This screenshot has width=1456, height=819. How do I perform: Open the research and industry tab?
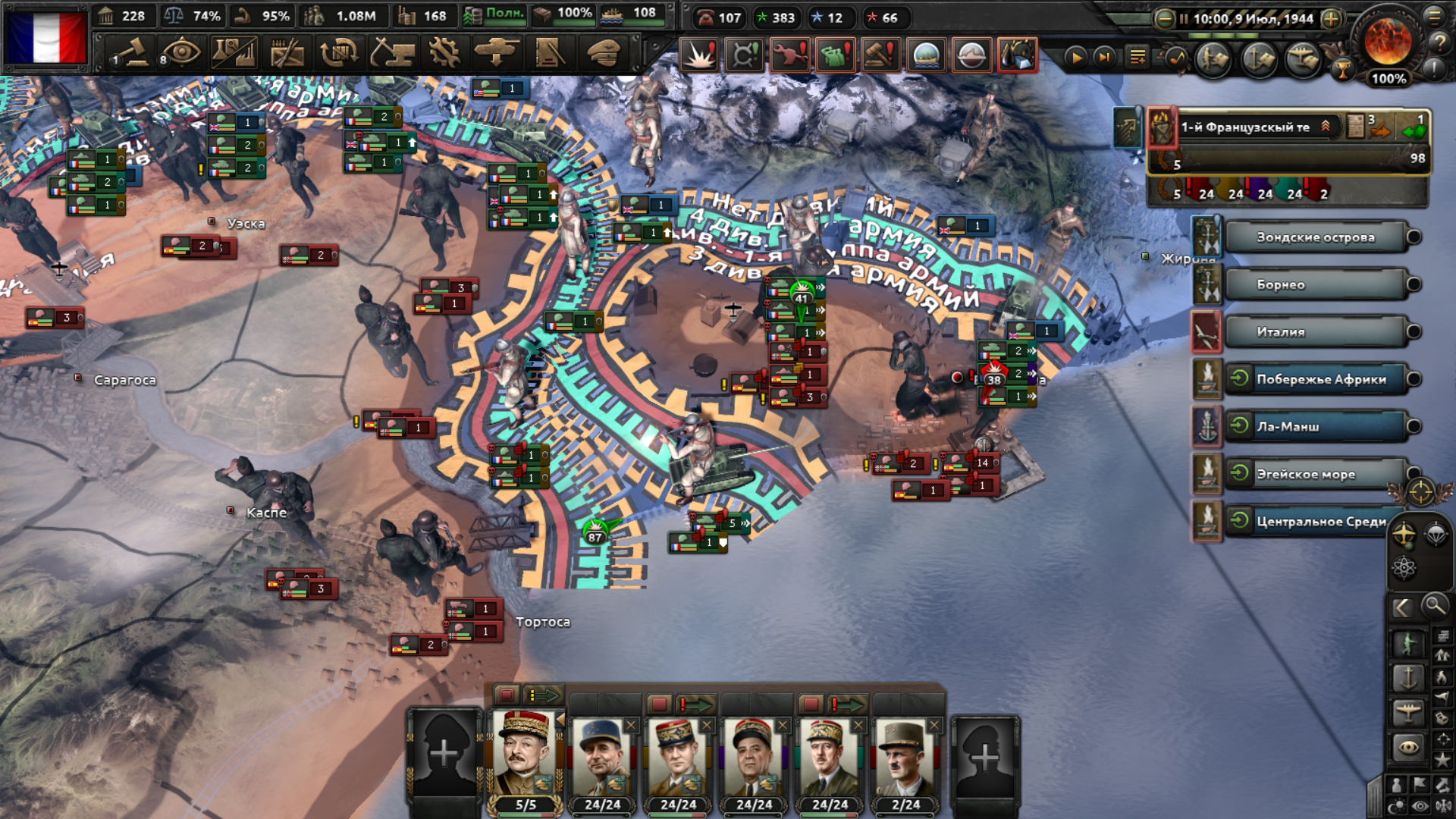pos(234,54)
